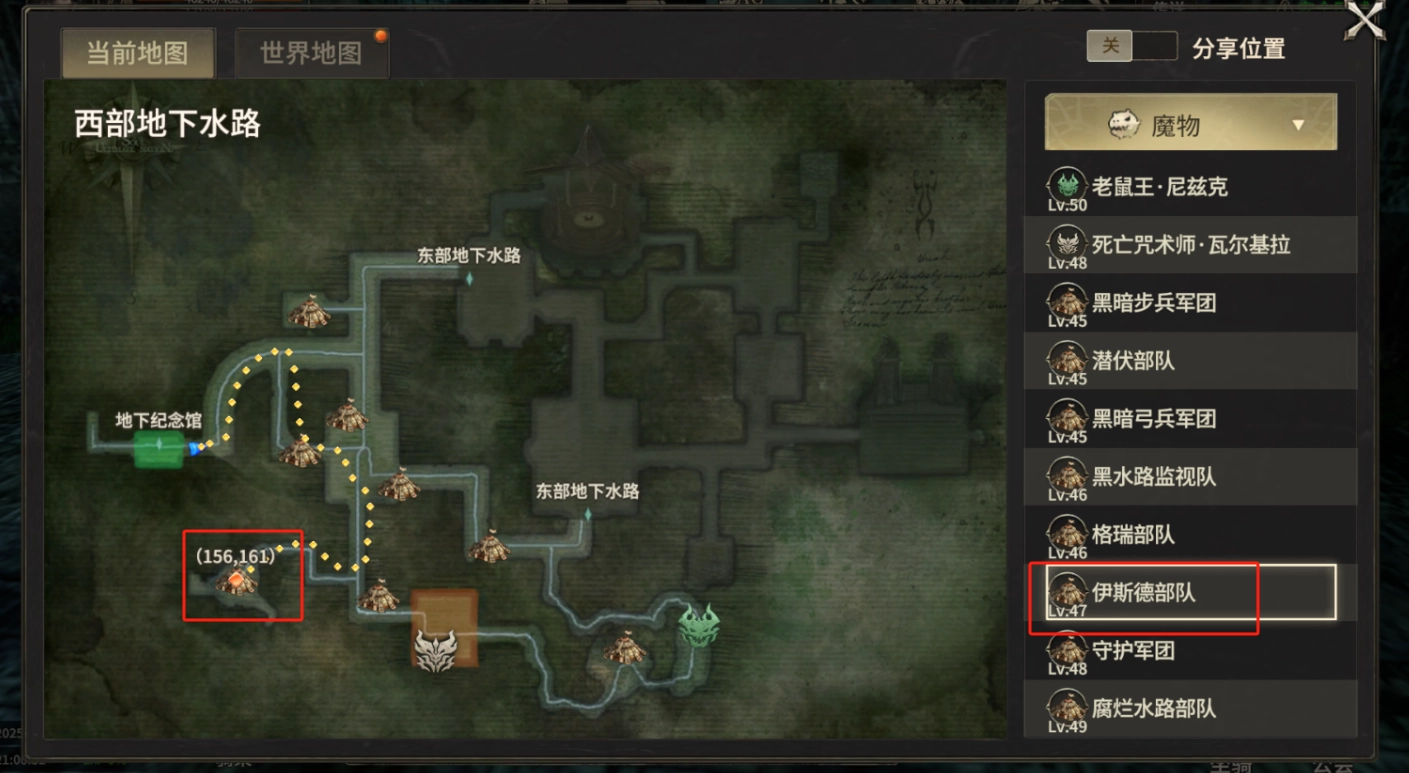Click the 黑暗弓兵军团 camp icon in list

point(1067,414)
